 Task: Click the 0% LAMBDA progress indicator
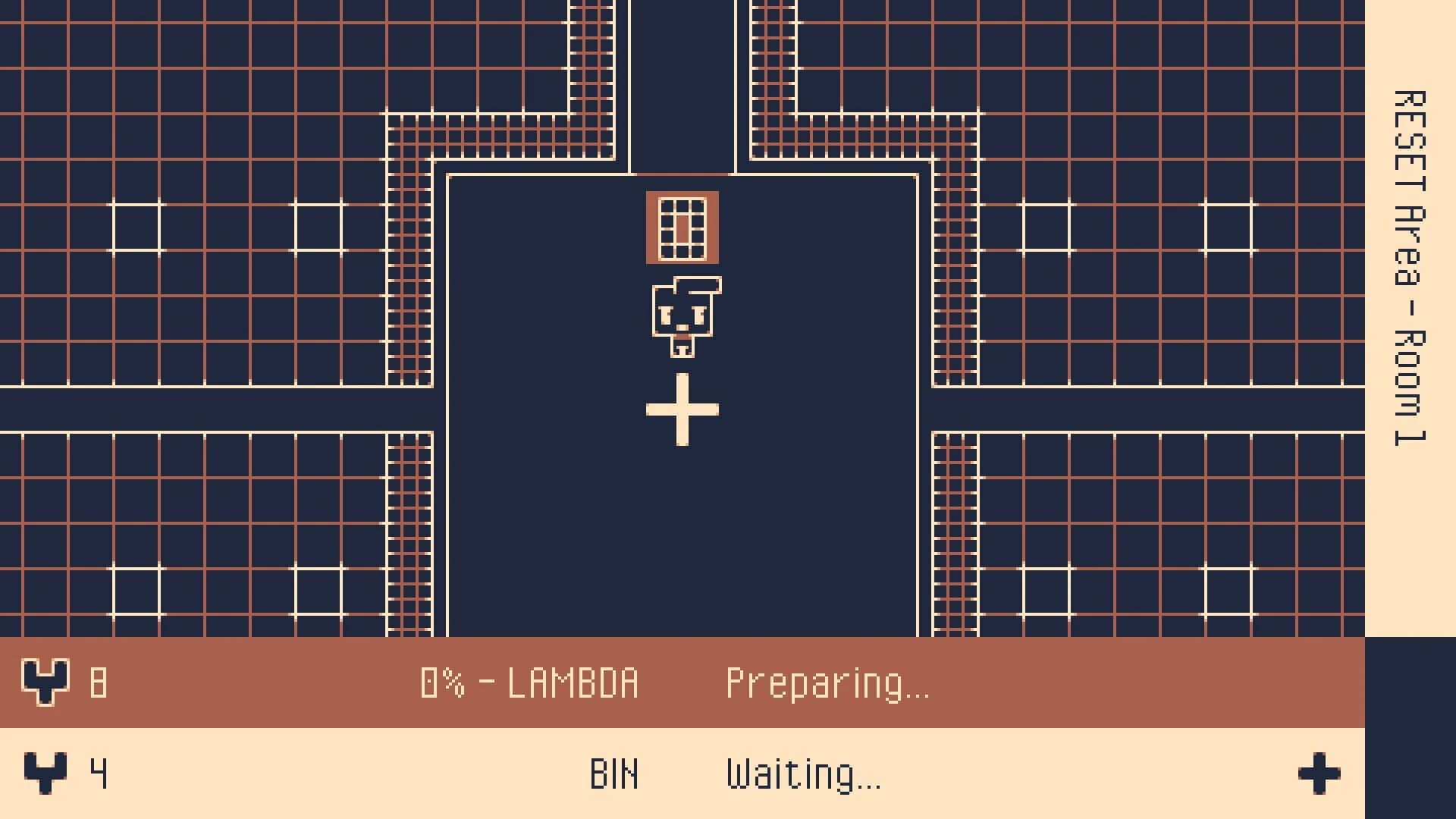(x=529, y=682)
